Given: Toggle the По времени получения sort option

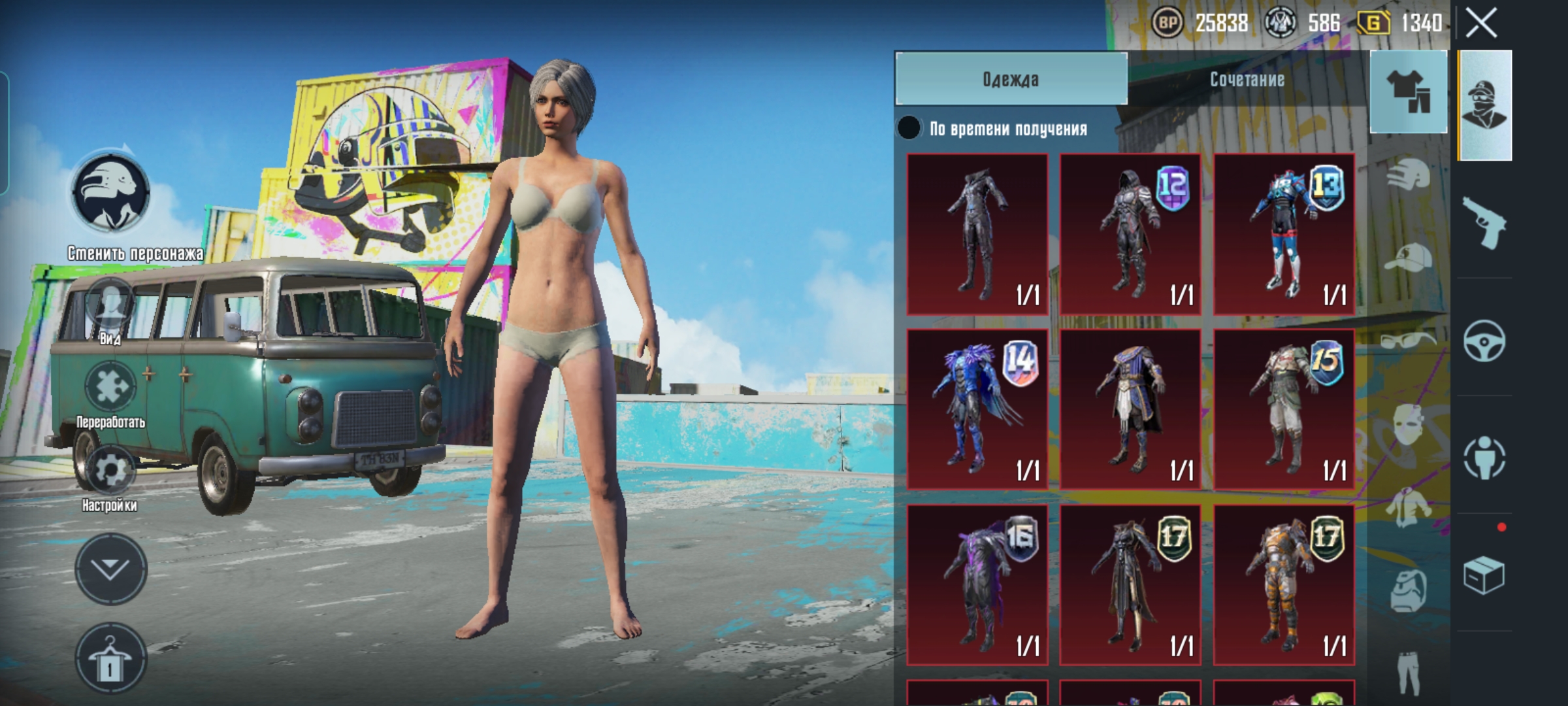Looking at the screenshot, I should point(909,128).
